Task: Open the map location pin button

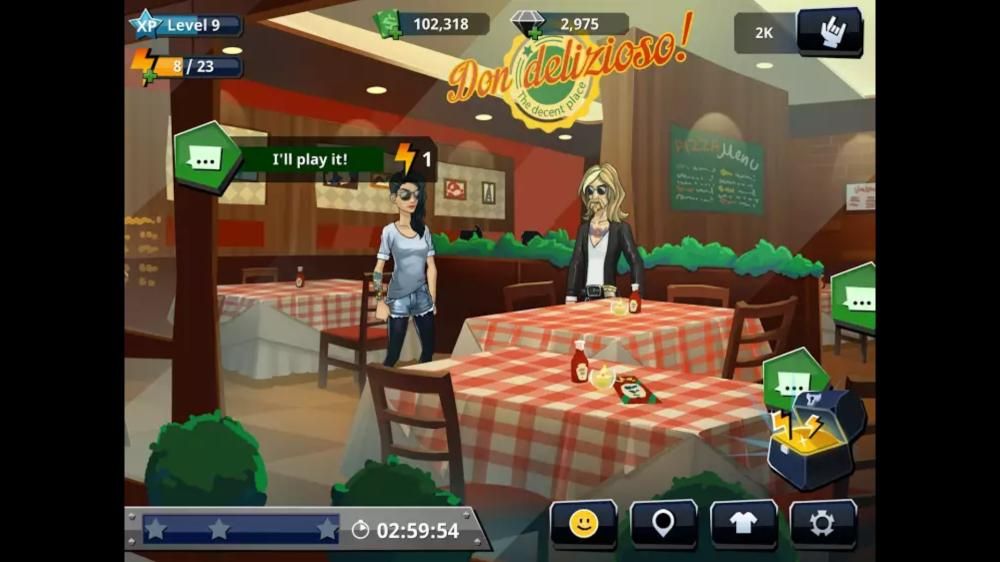Action: point(663,523)
